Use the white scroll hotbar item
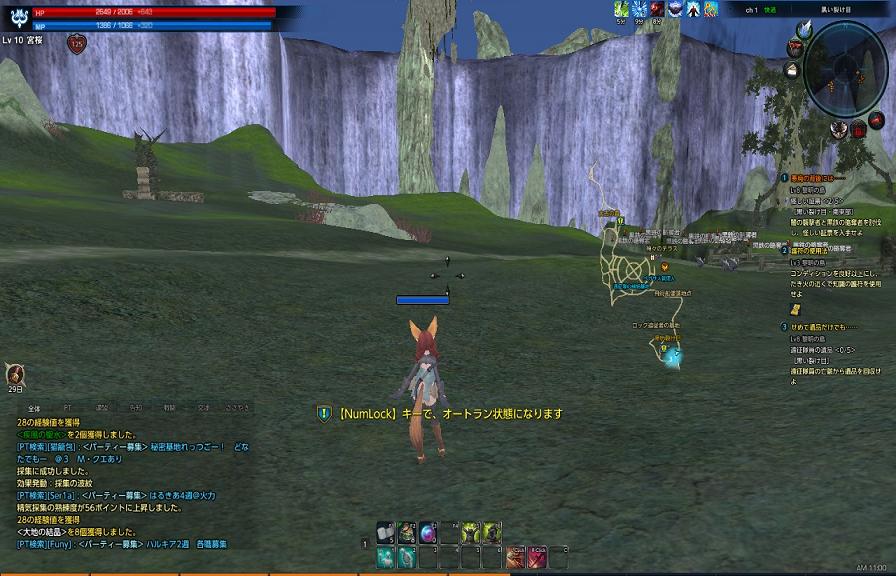Screen dimensions: 896x576 [387, 532]
